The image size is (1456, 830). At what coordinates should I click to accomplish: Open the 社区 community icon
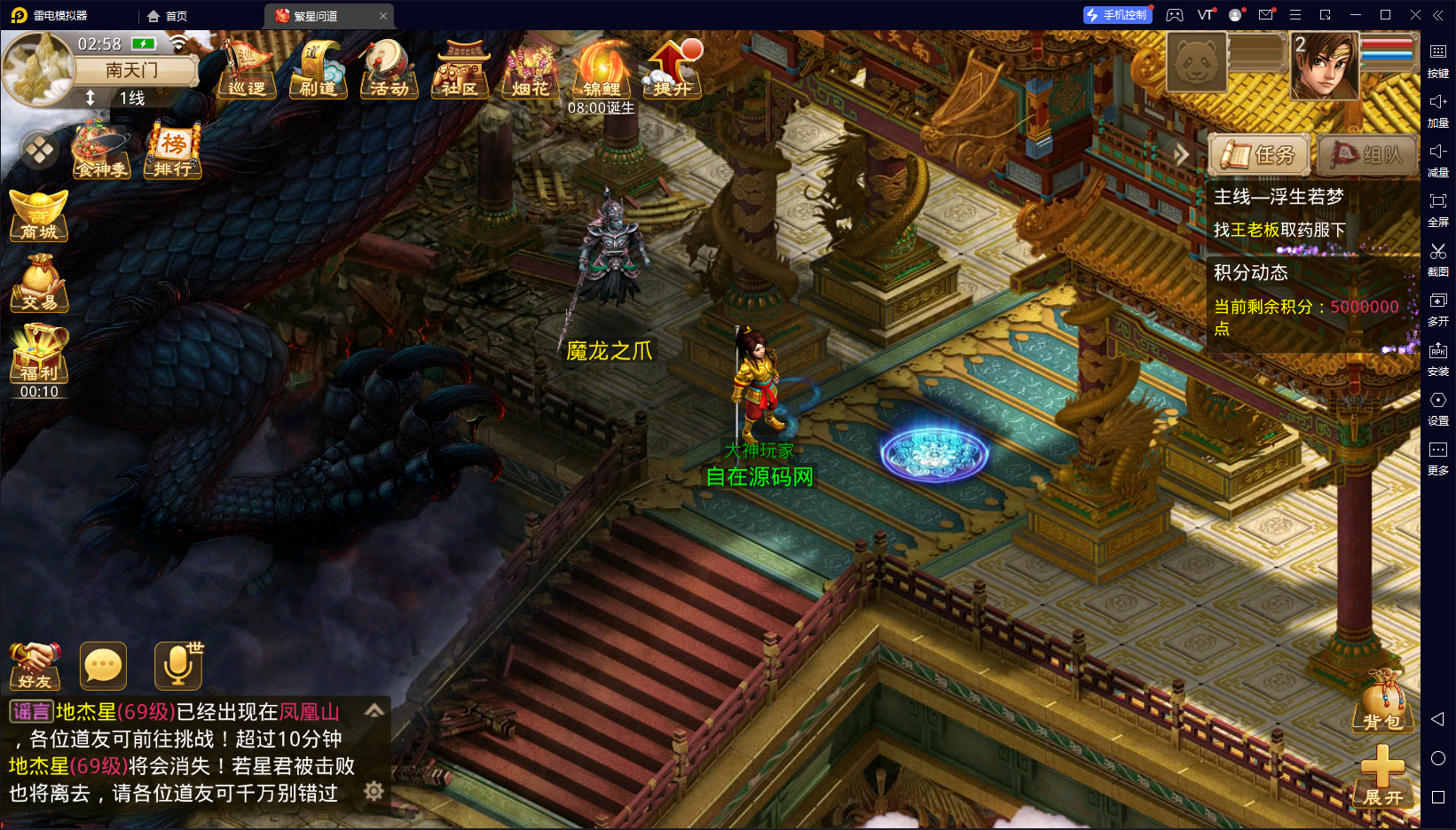(460, 69)
